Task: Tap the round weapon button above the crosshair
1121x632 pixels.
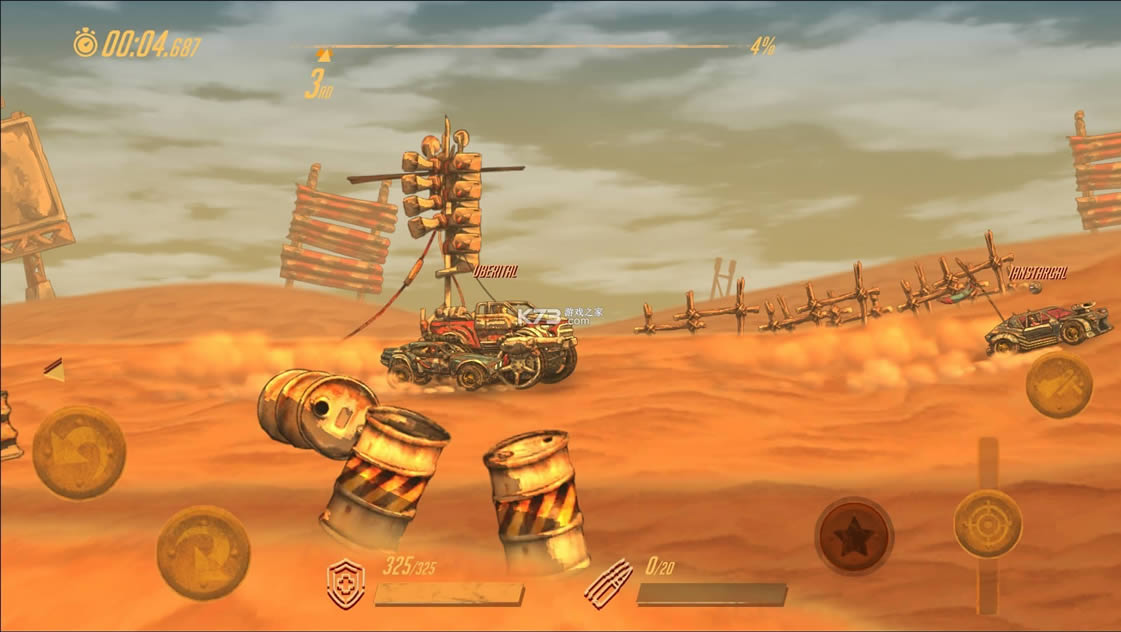Action: [x=1059, y=385]
